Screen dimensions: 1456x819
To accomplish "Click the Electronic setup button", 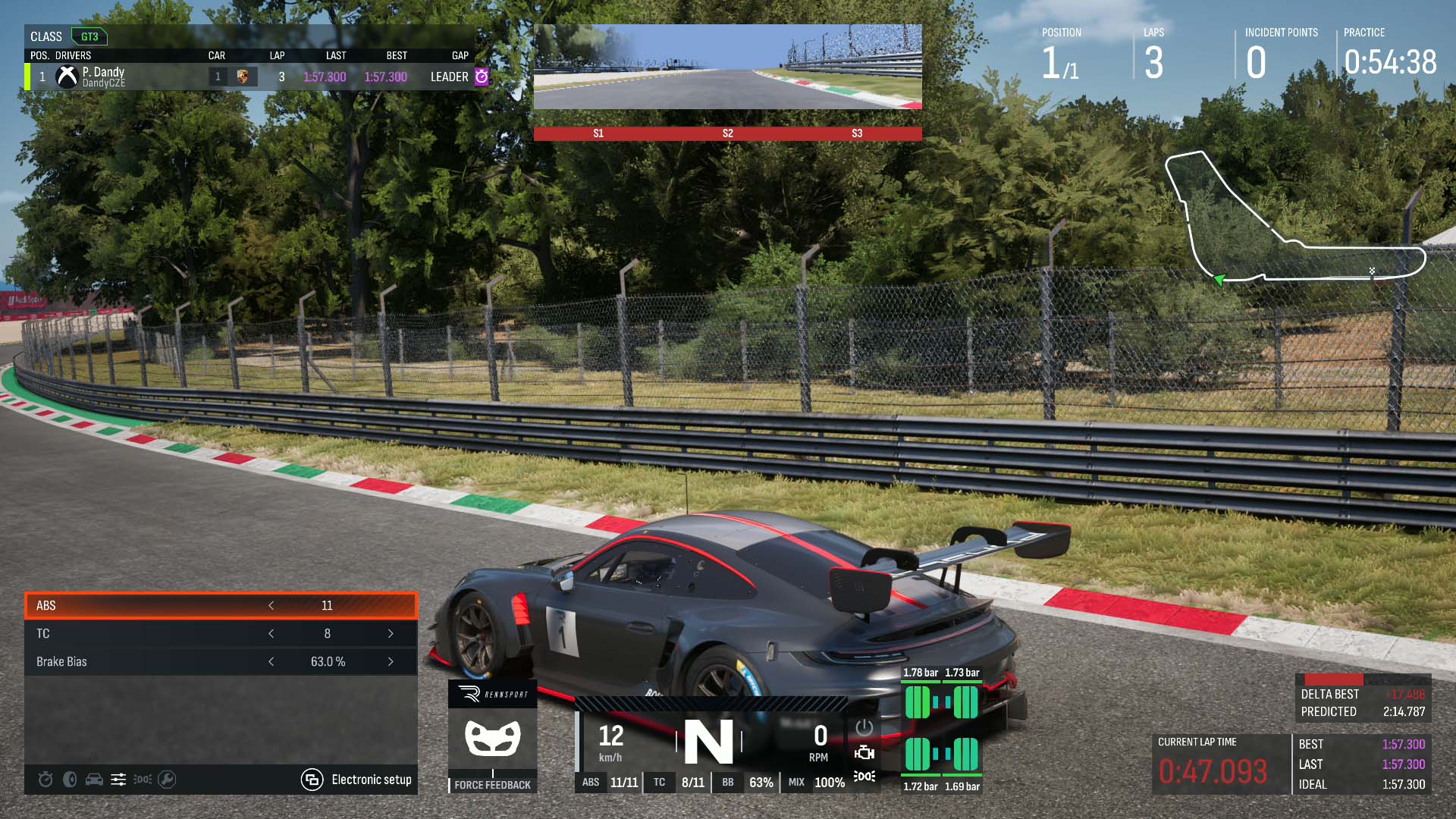I will tap(356, 780).
